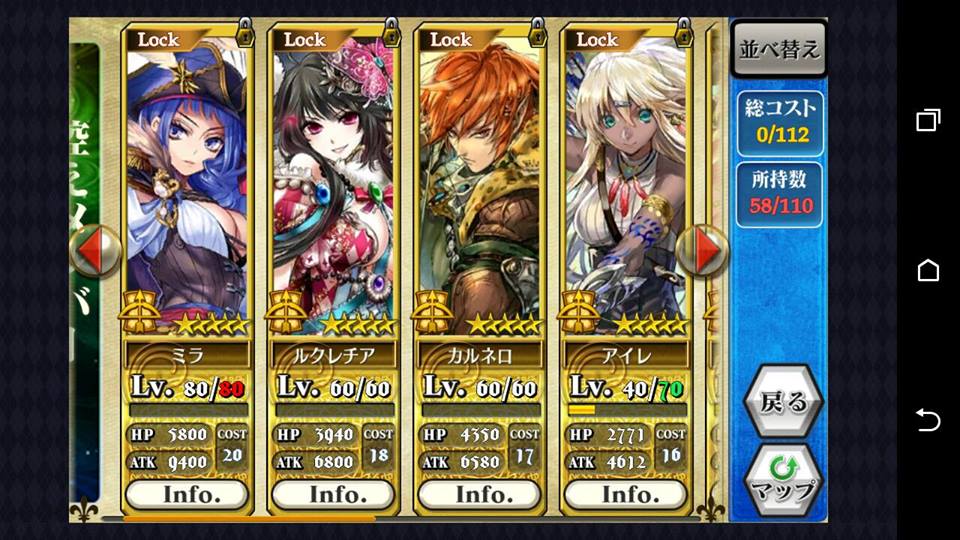Open Info for カルネロ
Viewport: 960px width, 540px height.
coord(480,494)
